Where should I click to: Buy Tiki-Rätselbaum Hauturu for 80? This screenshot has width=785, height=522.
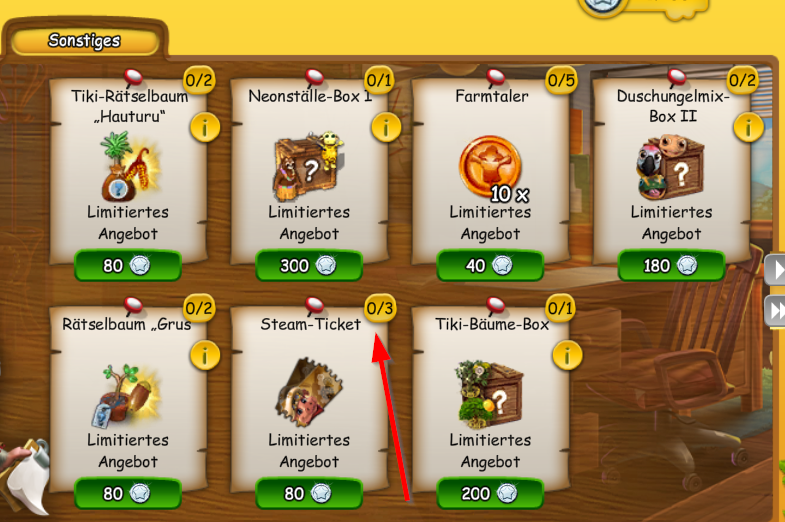(127, 266)
